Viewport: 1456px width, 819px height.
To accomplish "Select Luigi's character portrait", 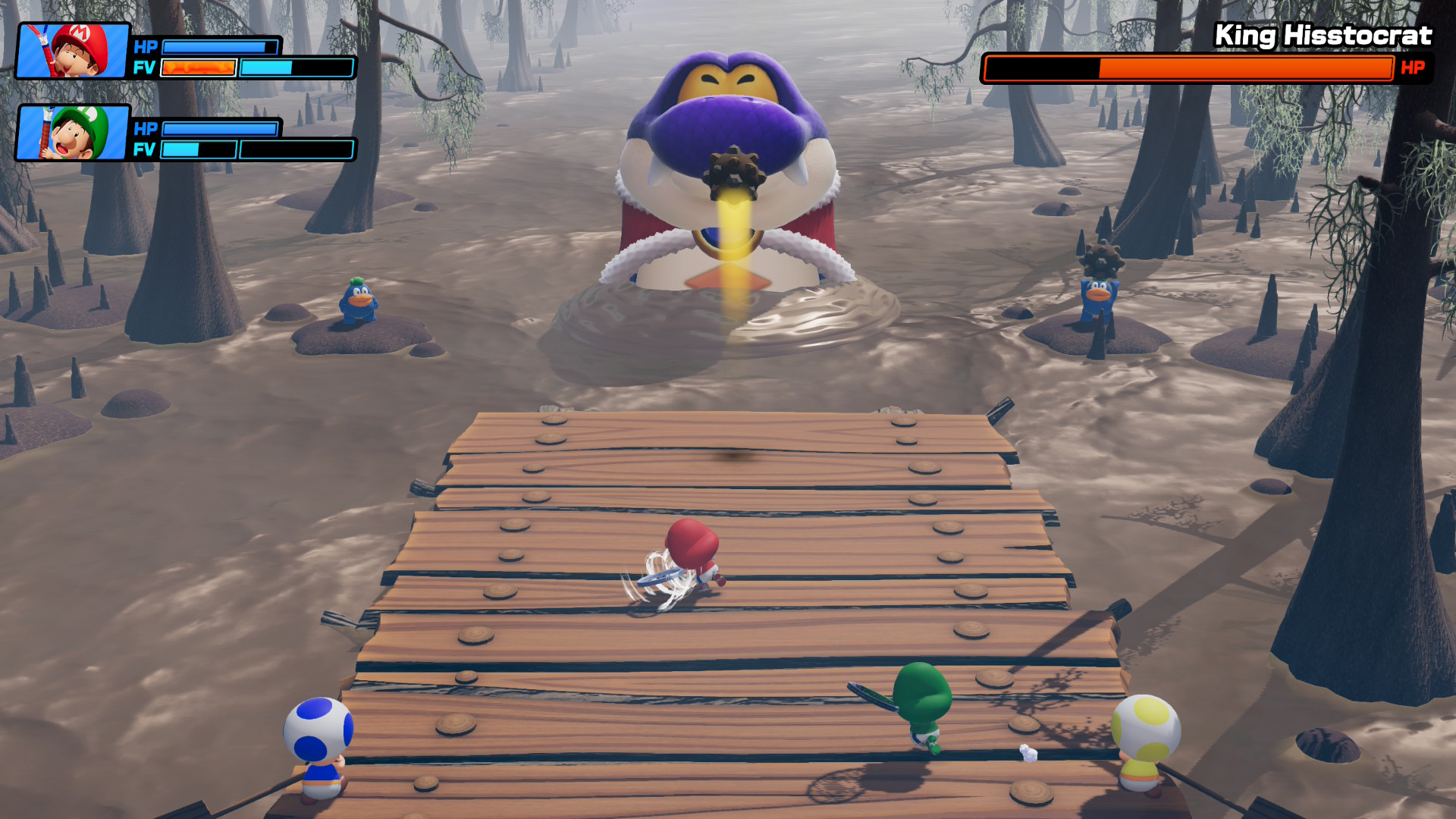I will [x=74, y=133].
